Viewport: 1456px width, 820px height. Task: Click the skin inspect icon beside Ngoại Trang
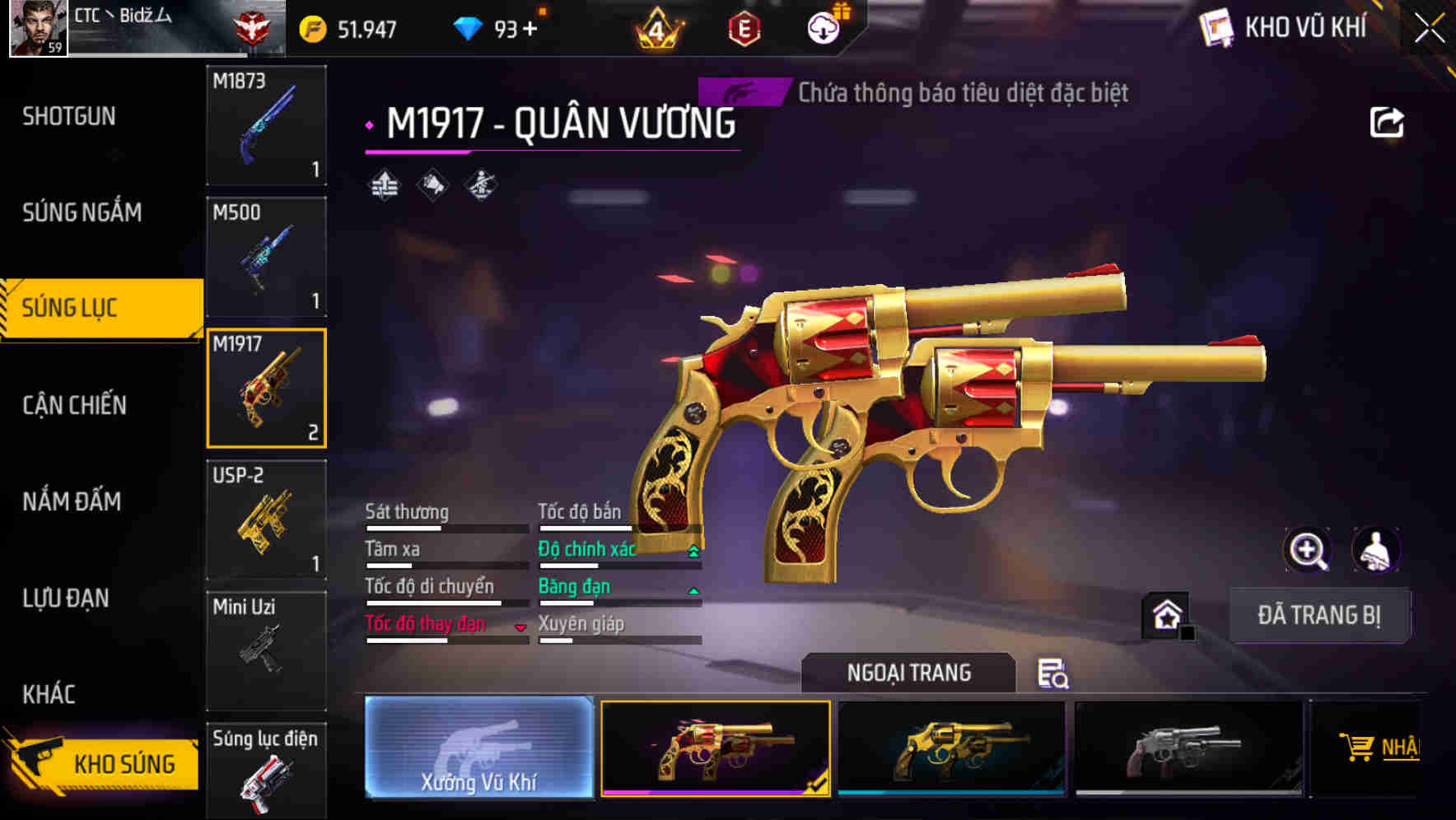[1054, 675]
